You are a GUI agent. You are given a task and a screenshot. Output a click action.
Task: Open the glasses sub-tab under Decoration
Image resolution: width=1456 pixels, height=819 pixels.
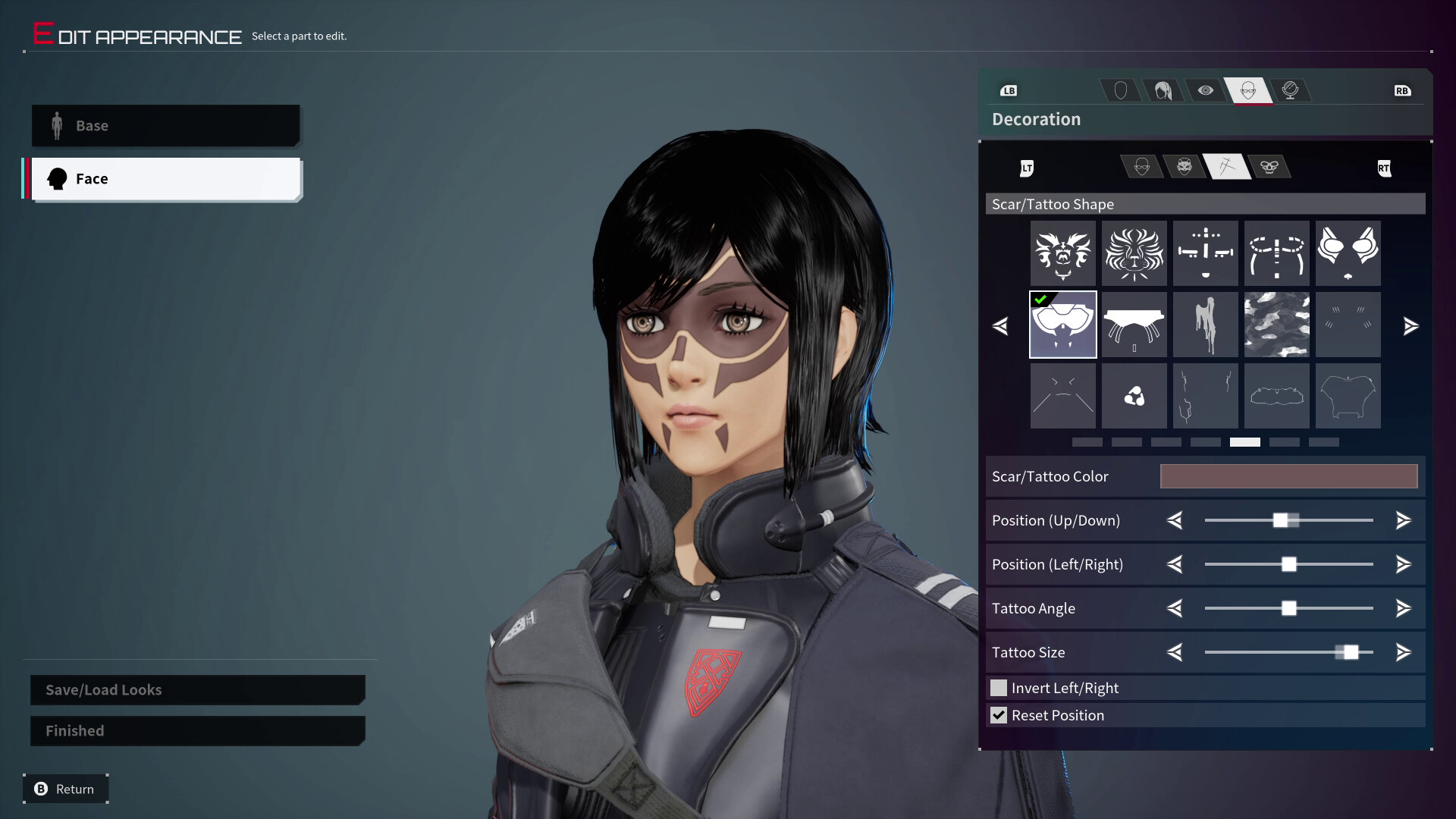point(1142,167)
